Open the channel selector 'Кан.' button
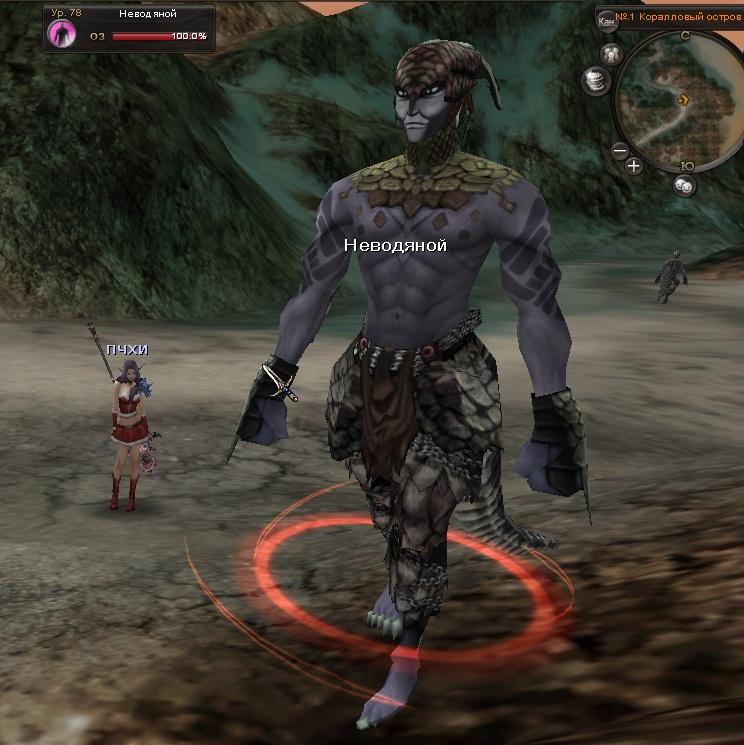 point(606,19)
